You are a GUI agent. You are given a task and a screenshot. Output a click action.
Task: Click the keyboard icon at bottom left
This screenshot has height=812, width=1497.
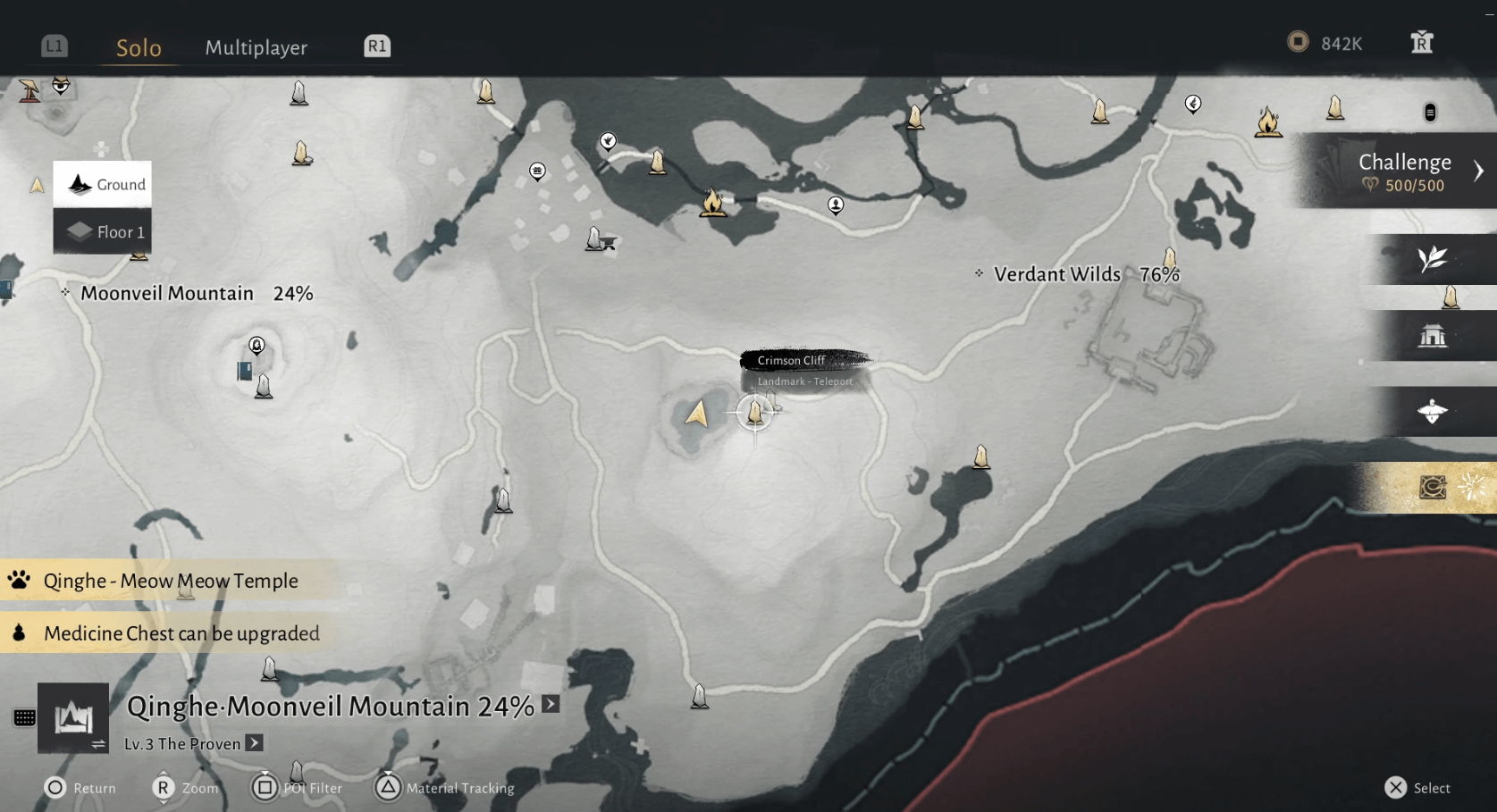tap(24, 717)
